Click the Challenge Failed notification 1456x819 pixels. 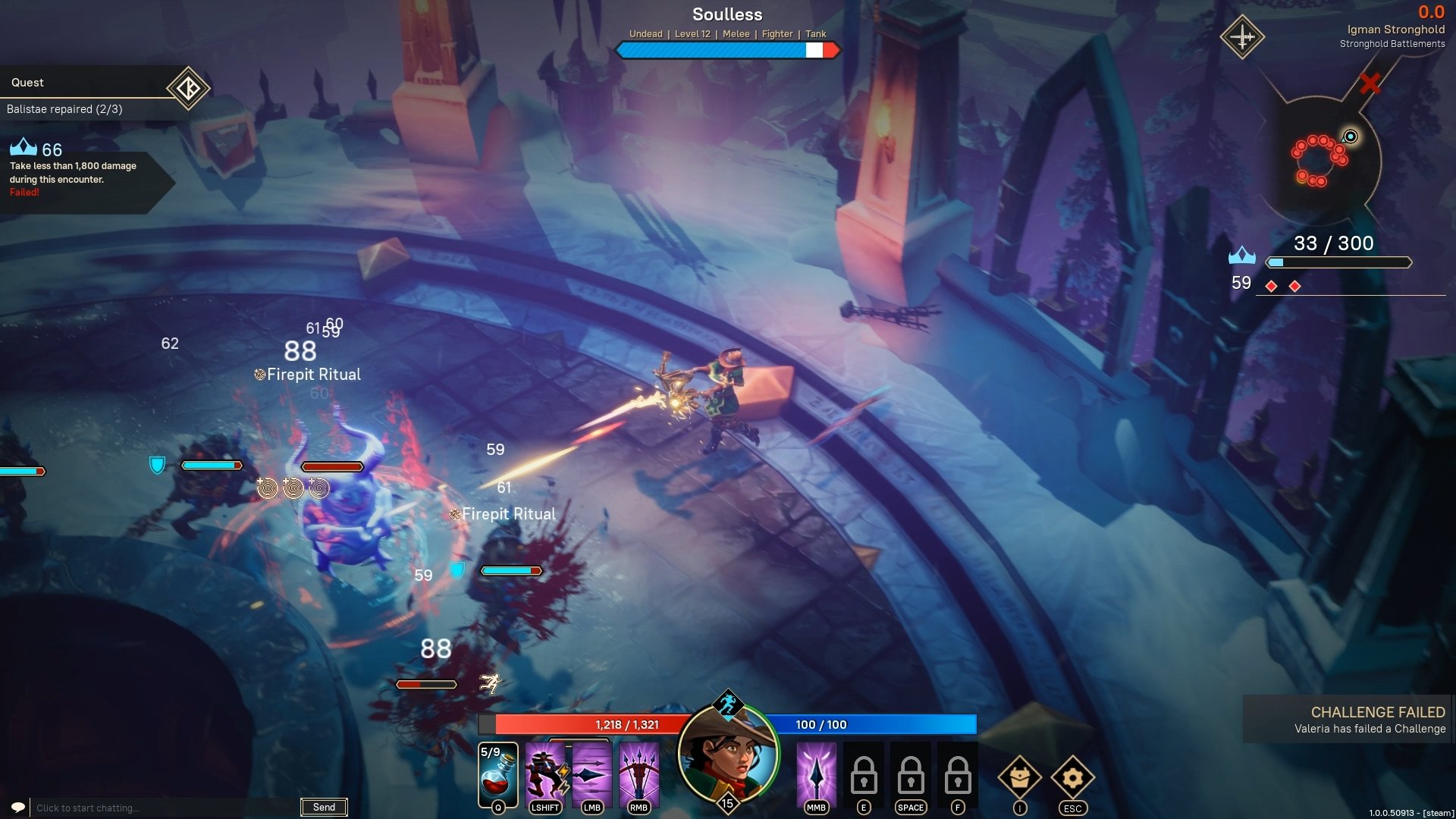tap(1348, 720)
